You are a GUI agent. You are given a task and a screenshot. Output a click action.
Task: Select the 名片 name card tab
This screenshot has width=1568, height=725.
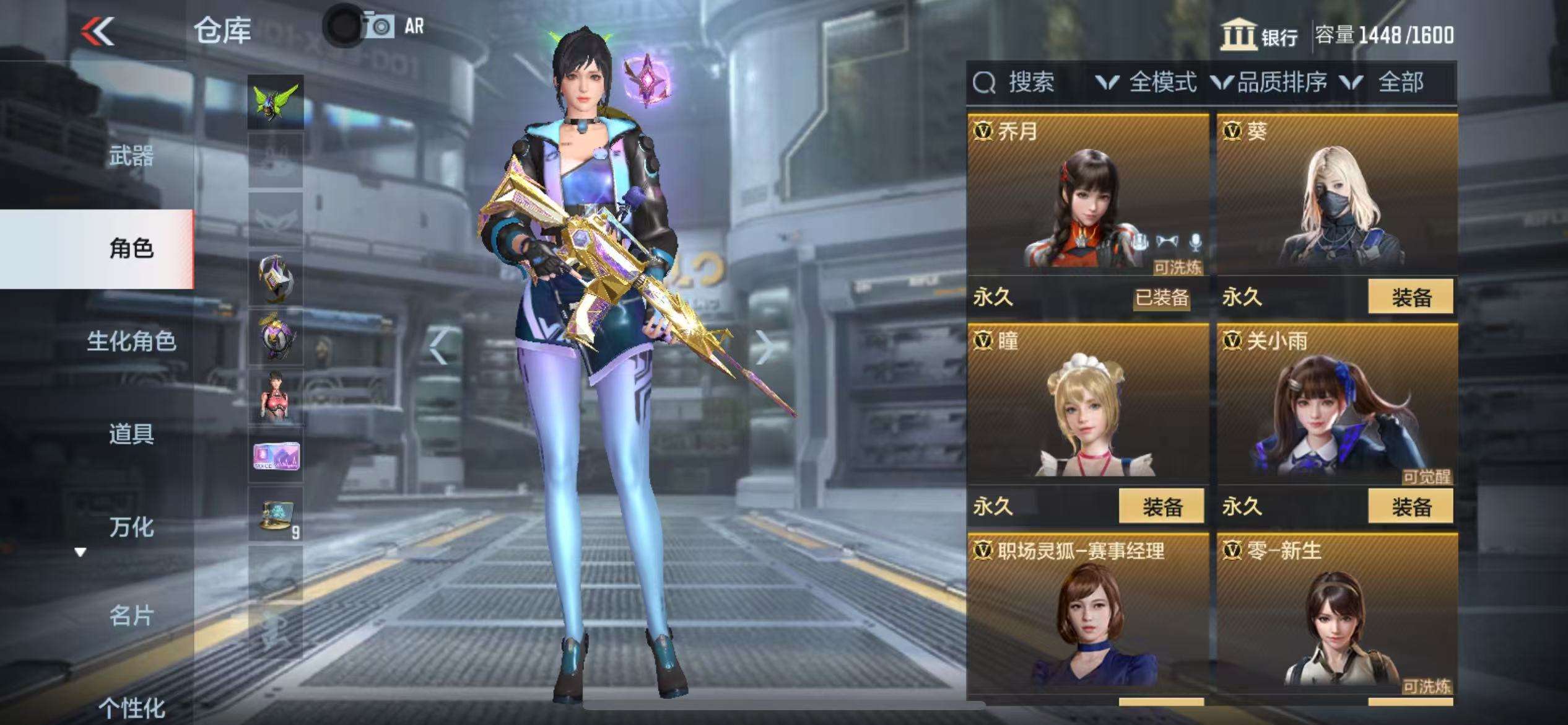131,616
